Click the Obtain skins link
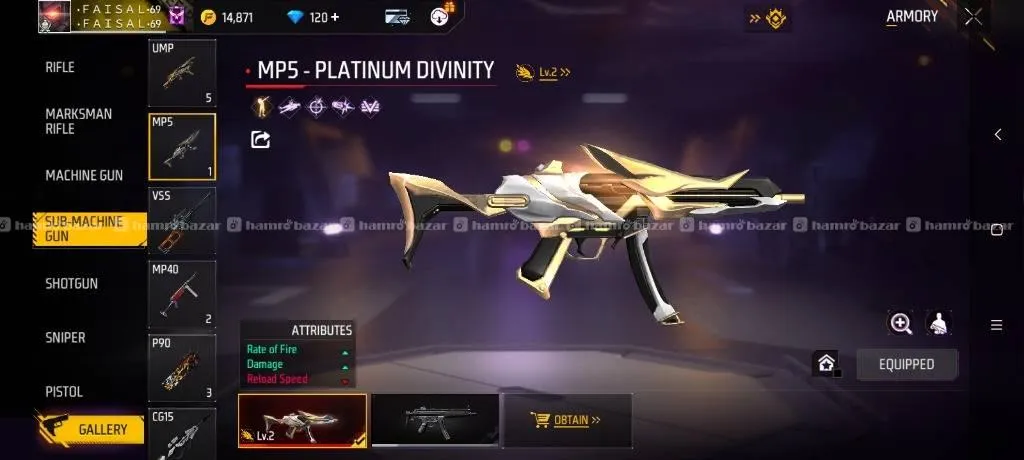The height and width of the screenshot is (460, 1024). point(568,420)
